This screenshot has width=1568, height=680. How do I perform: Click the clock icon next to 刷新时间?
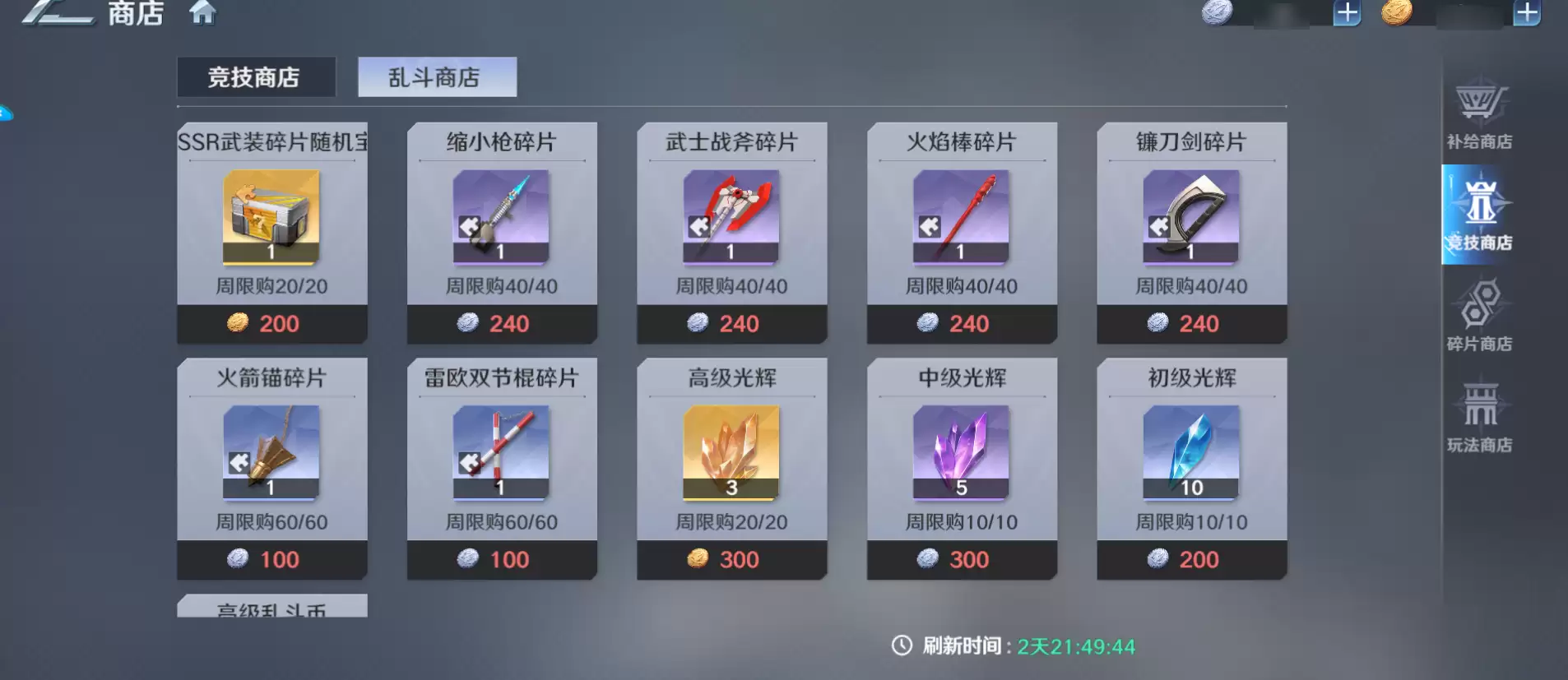(902, 646)
